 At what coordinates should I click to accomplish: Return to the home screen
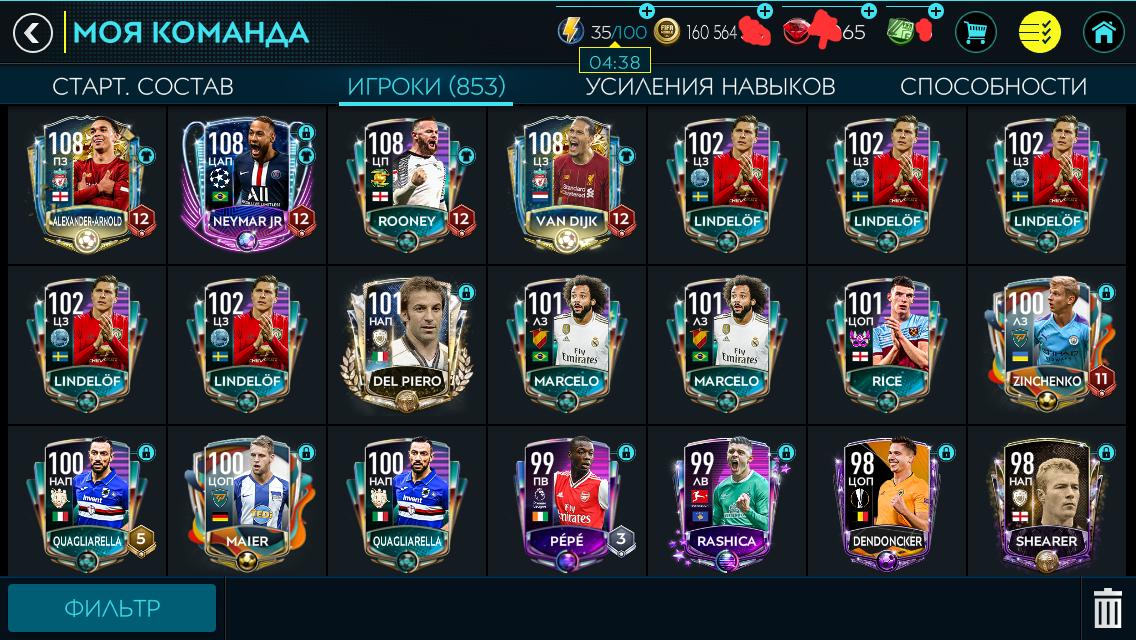click(x=1104, y=33)
